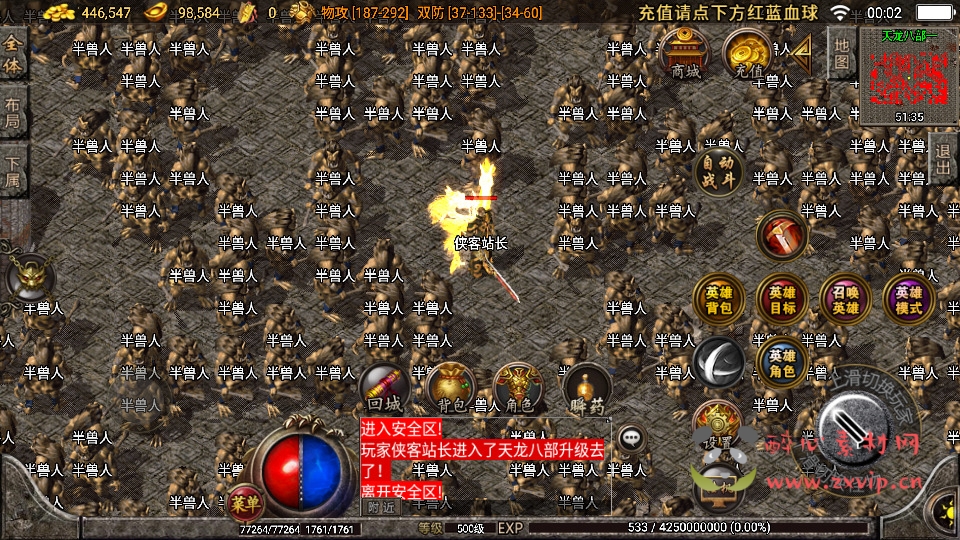Screen dimensions: 960x540
Task: Open the 背包 backpack
Action: [x=449, y=388]
